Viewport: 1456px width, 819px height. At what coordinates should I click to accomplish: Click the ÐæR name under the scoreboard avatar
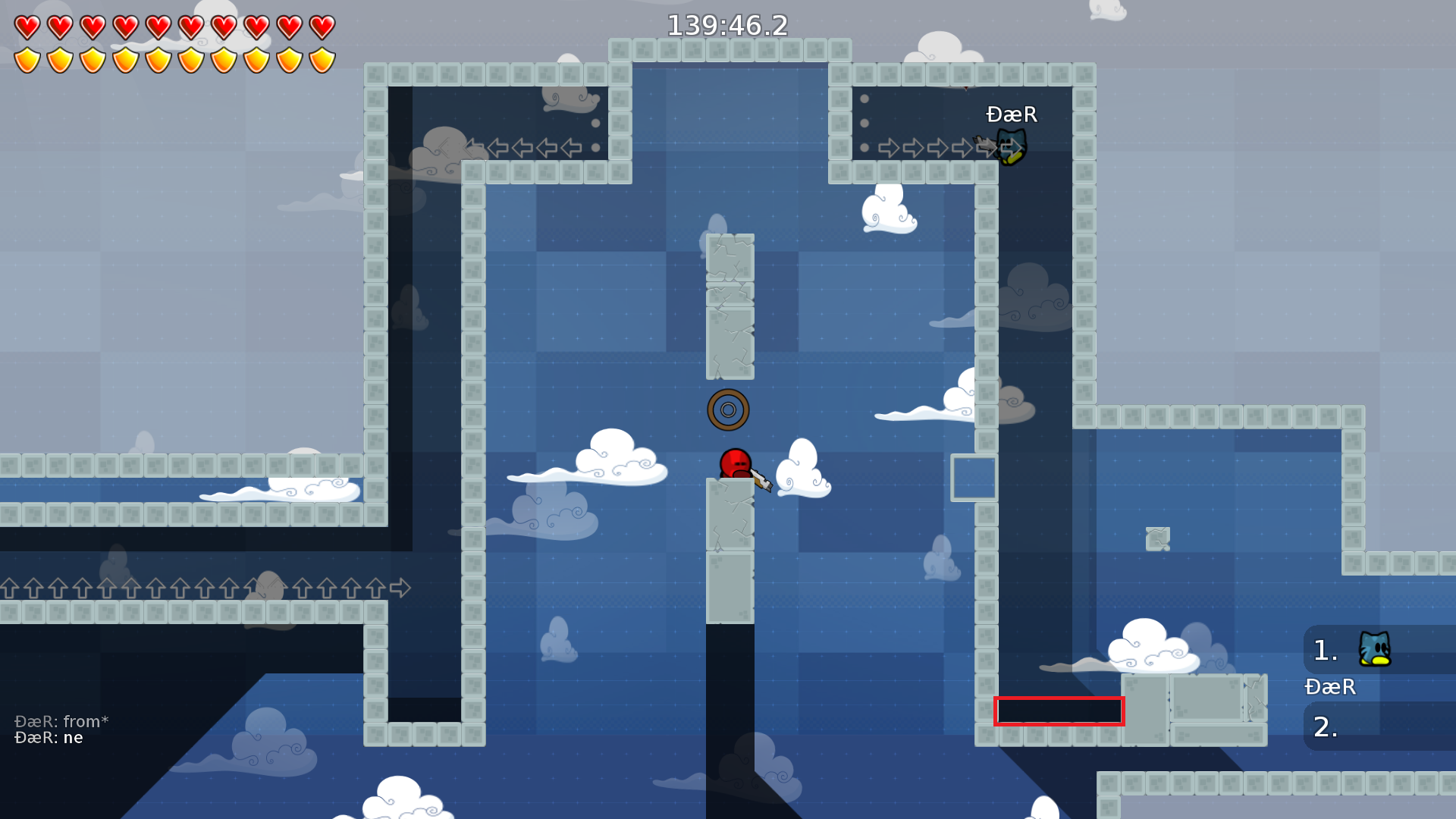point(1330,687)
